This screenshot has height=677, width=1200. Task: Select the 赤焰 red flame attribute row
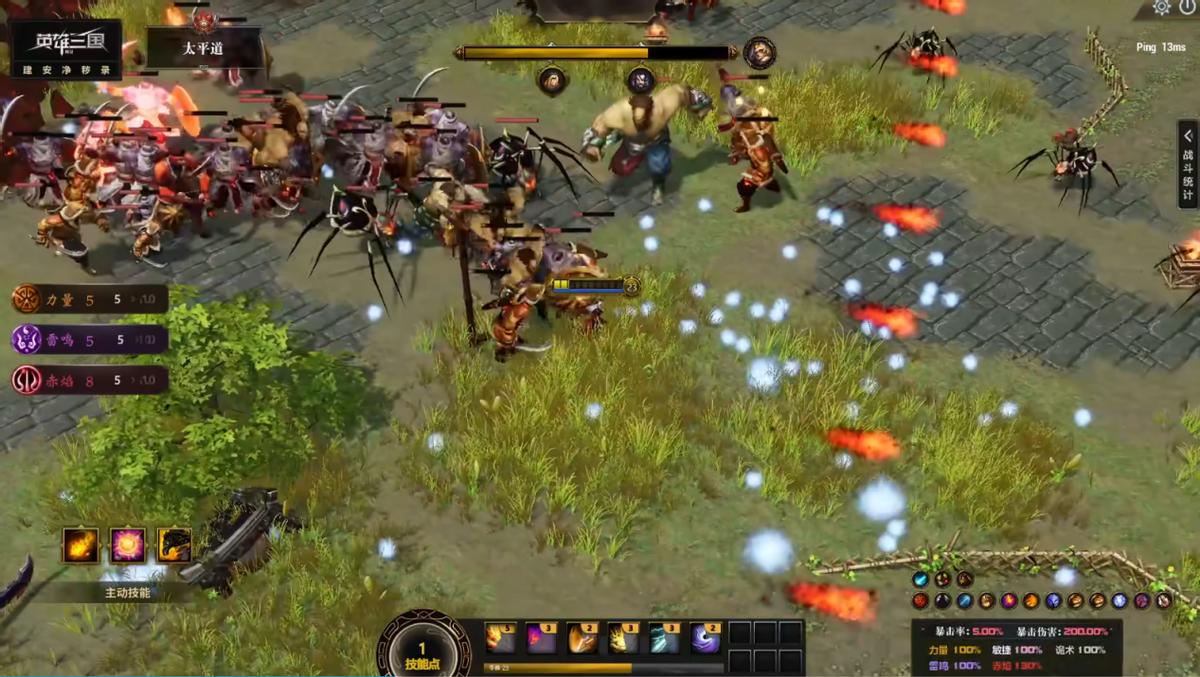pos(89,380)
